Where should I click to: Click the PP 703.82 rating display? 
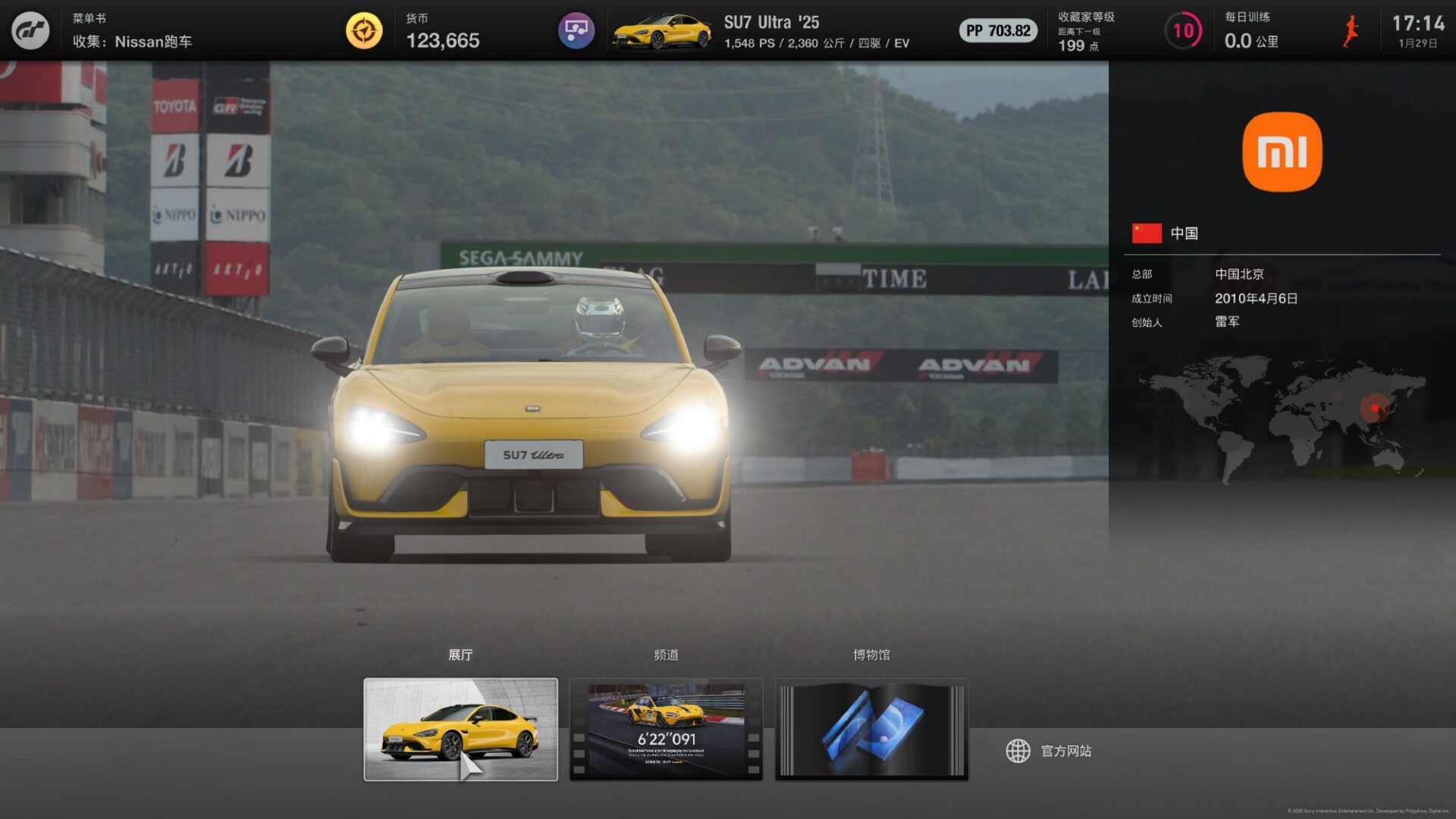997,33
